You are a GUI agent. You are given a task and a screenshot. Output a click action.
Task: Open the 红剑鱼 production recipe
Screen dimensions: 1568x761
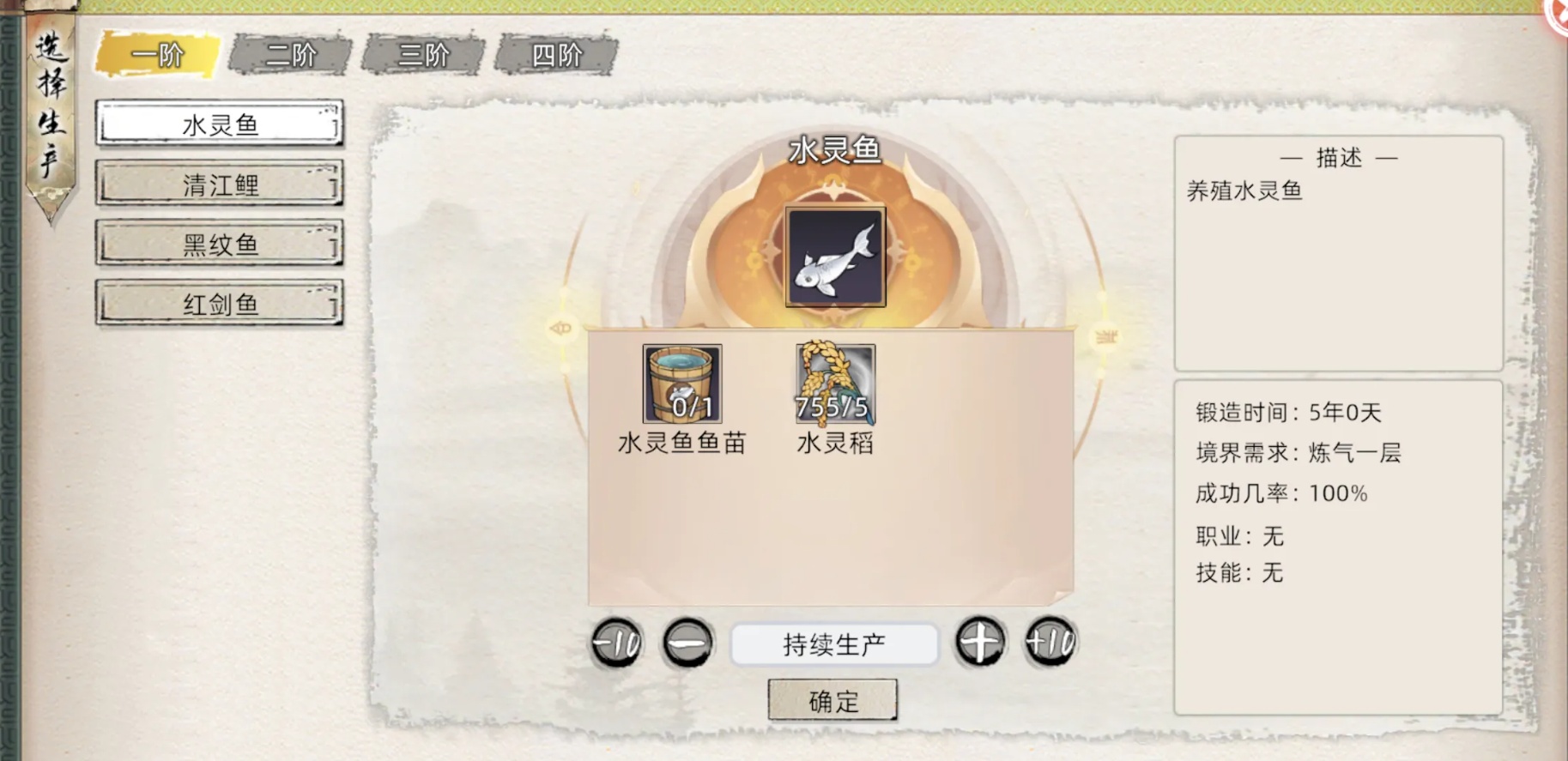pyautogui.click(x=219, y=304)
